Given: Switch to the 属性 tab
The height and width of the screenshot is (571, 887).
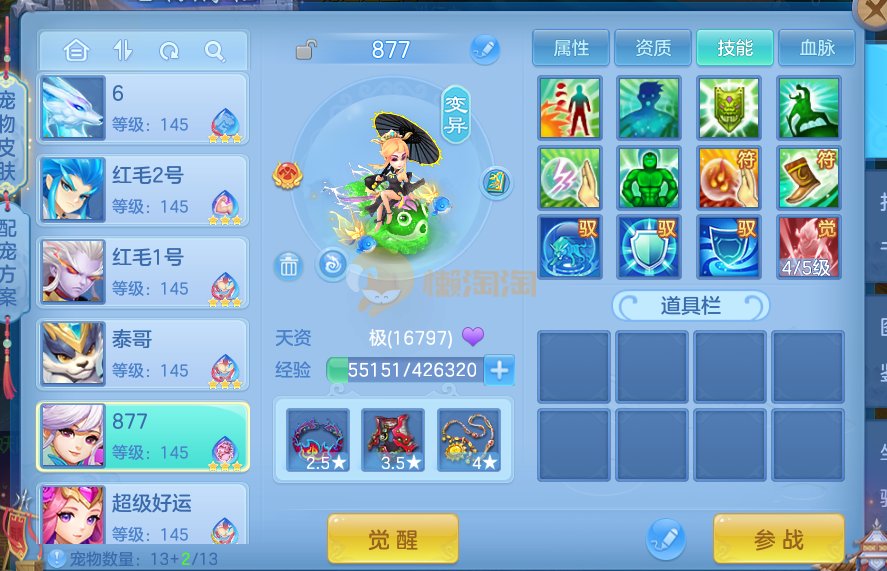Looking at the screenshot, I should 571,48.
